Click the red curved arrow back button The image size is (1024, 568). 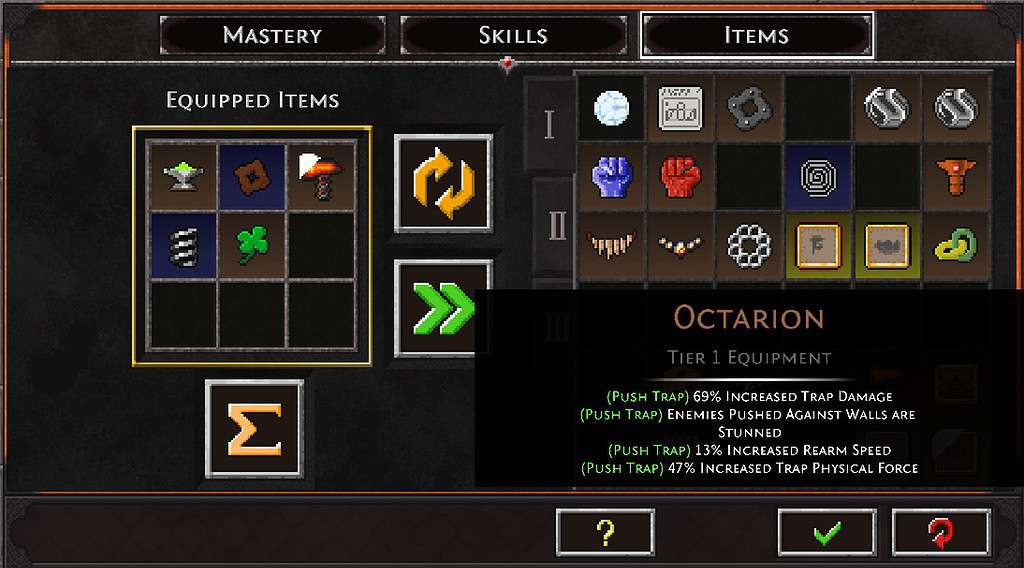(x=940, y=532)
